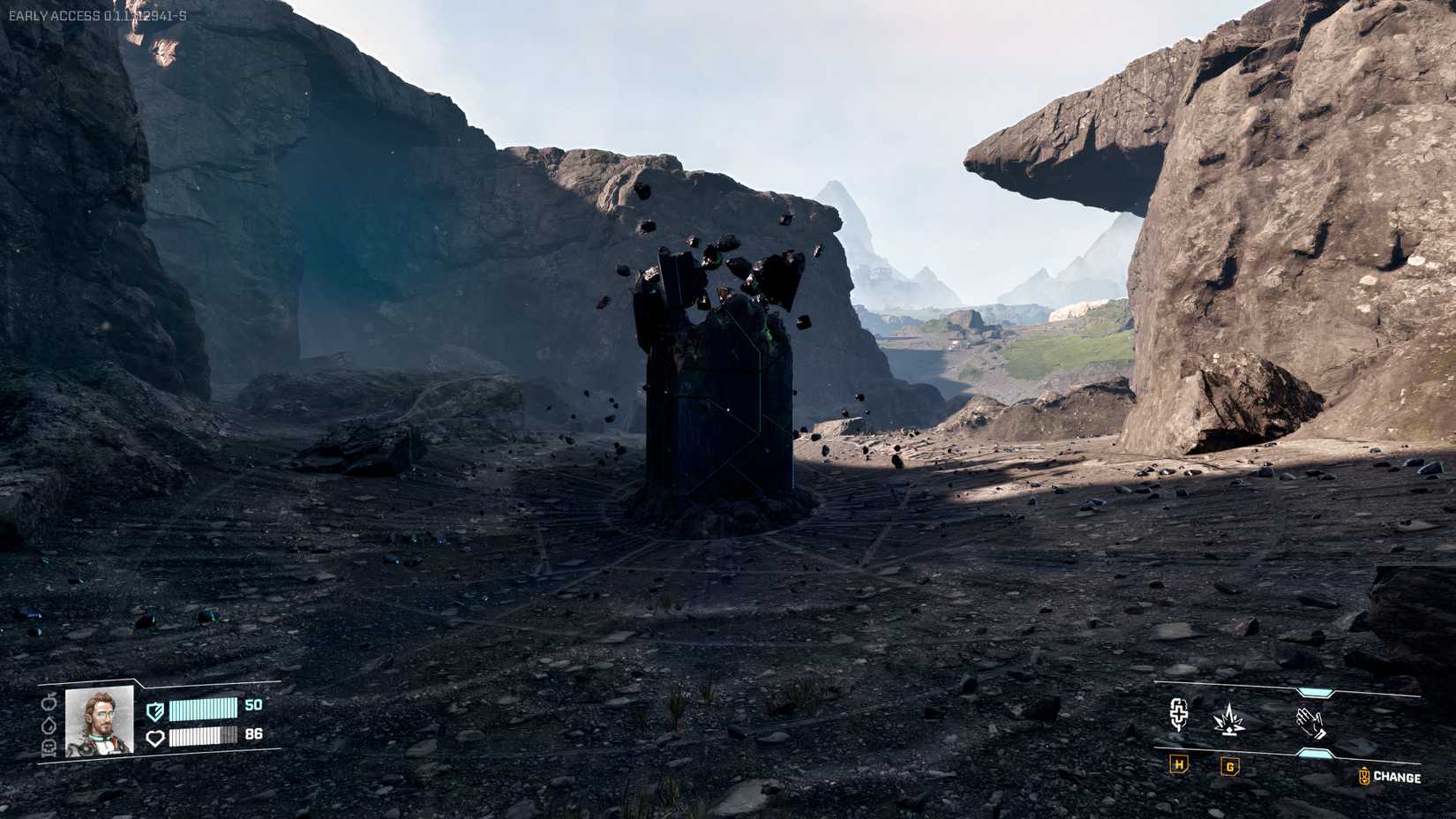Toggle the H hotkey badge
This screenshot has width=1456, height=819.
click(x=1178, y=766)
